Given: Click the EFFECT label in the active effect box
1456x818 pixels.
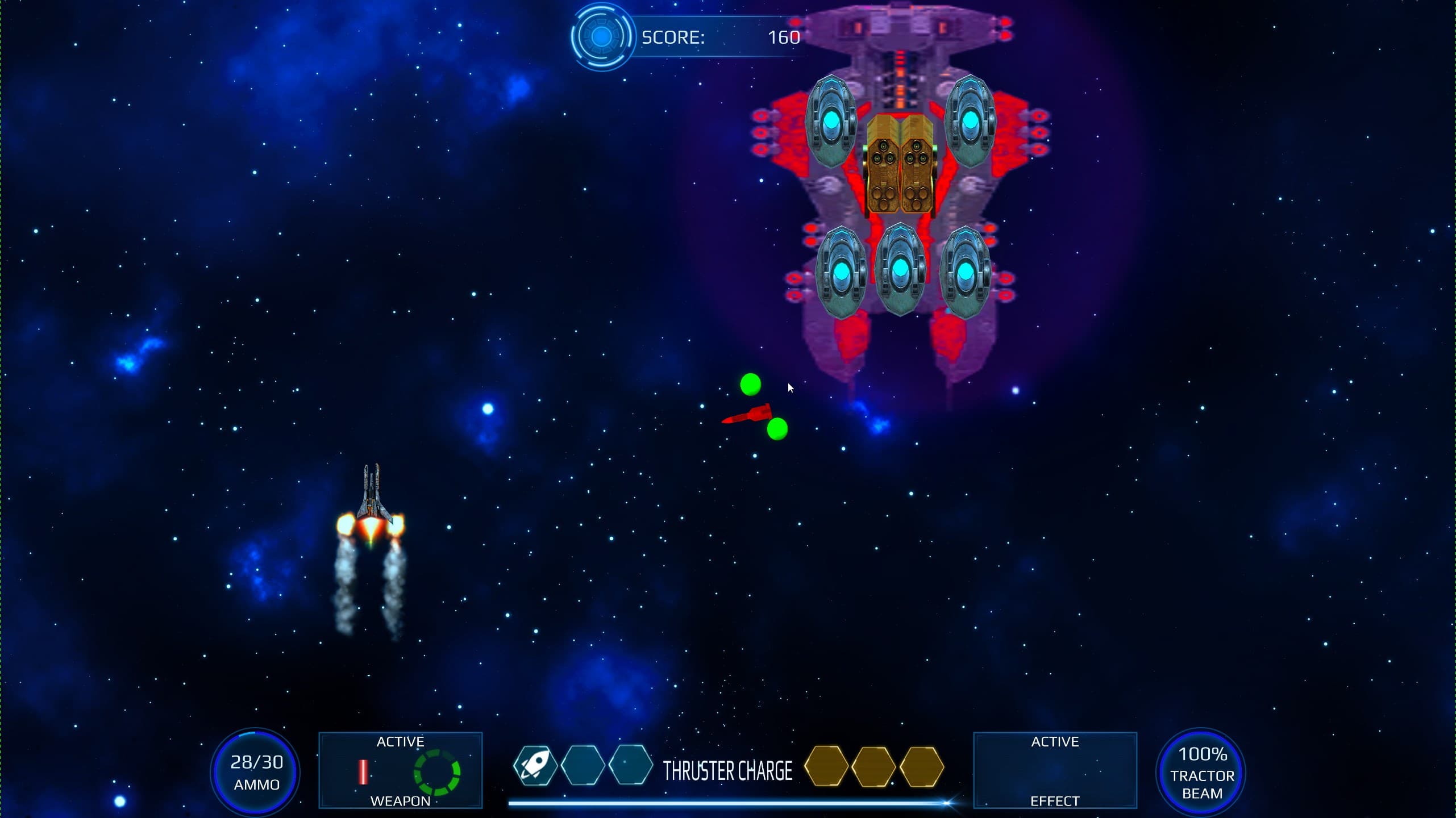Looking at the screenshot, I should (x=1055, y=801).
